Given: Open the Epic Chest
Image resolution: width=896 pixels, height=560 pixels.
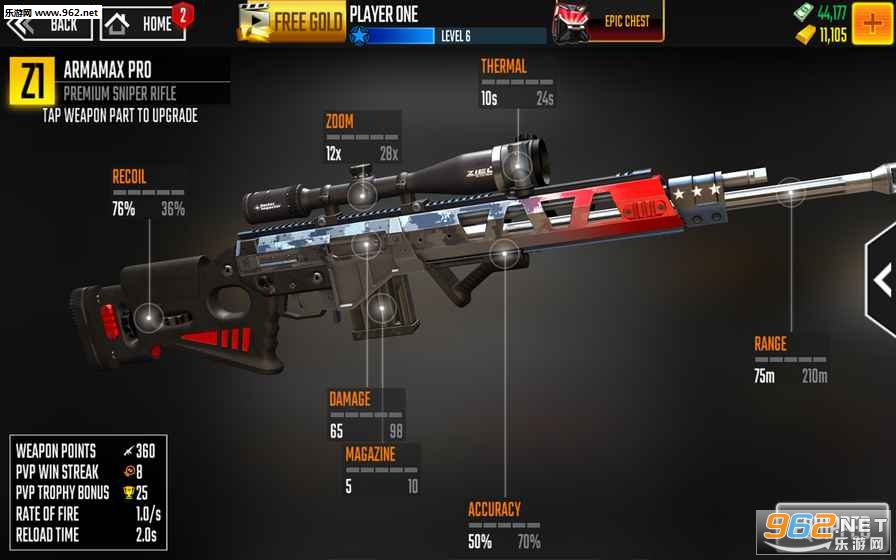Looking at the screenshot, I should [608, 21].
